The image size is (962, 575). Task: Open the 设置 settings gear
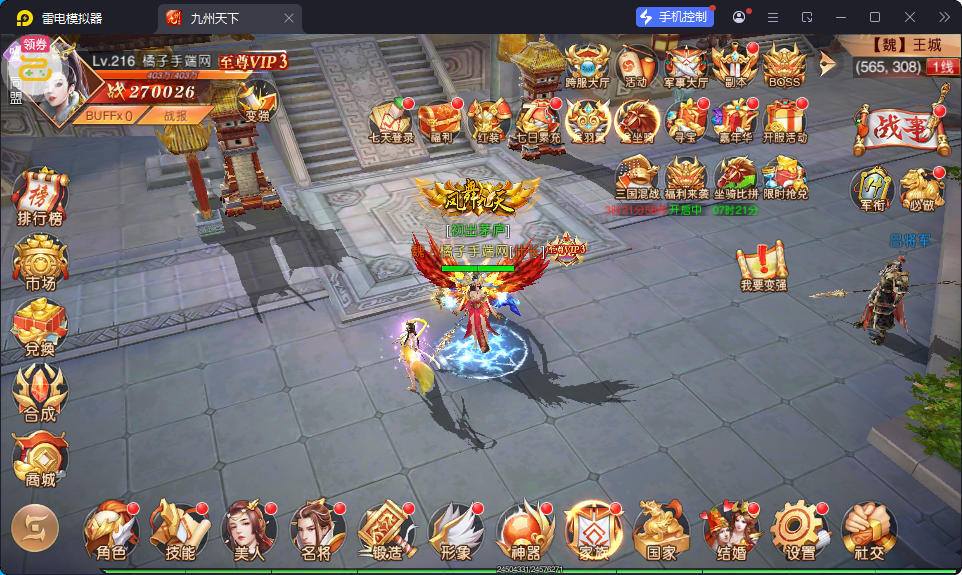pyautogui.click(x=800, y=531)
